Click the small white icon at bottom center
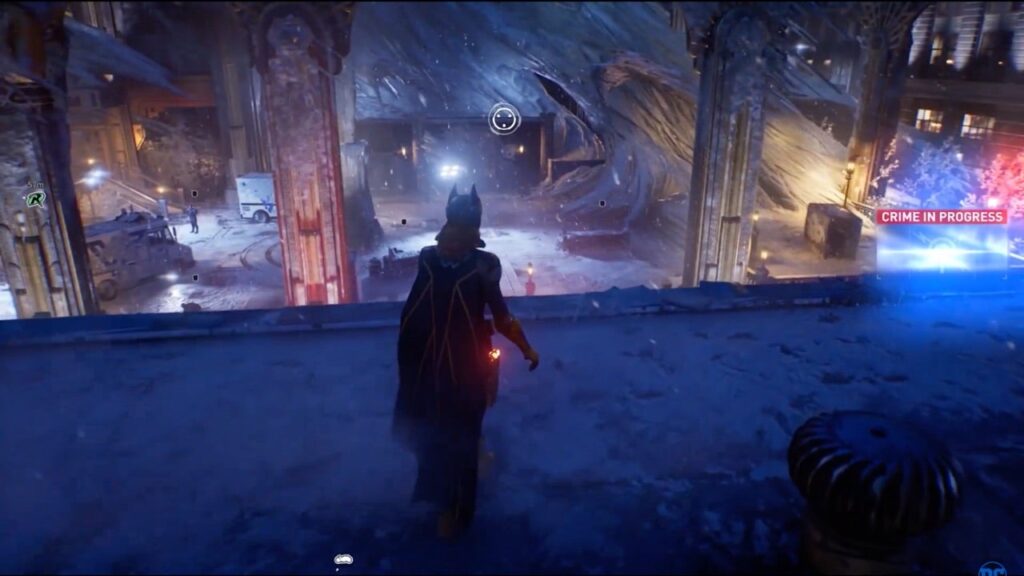The height and width of the screenshot is (576, 1024). click(x=342, y=560)
